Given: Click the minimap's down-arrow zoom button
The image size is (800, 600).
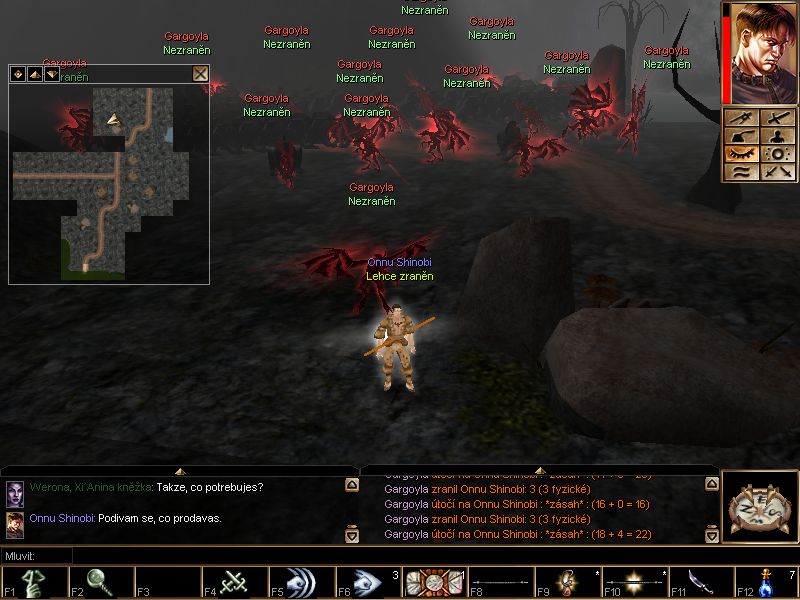Looking at the screenshot, I should (52, 74).
